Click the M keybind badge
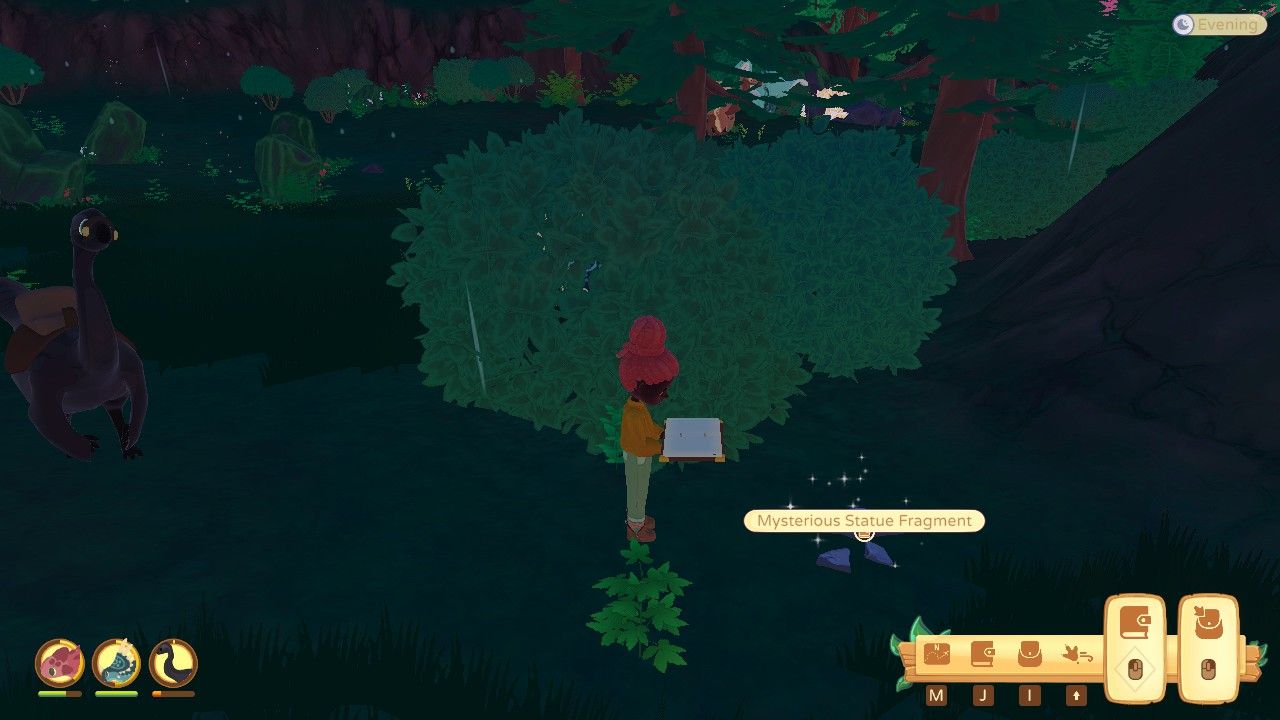This screenshot has width=1280, height=720. (x=935, y=694)
